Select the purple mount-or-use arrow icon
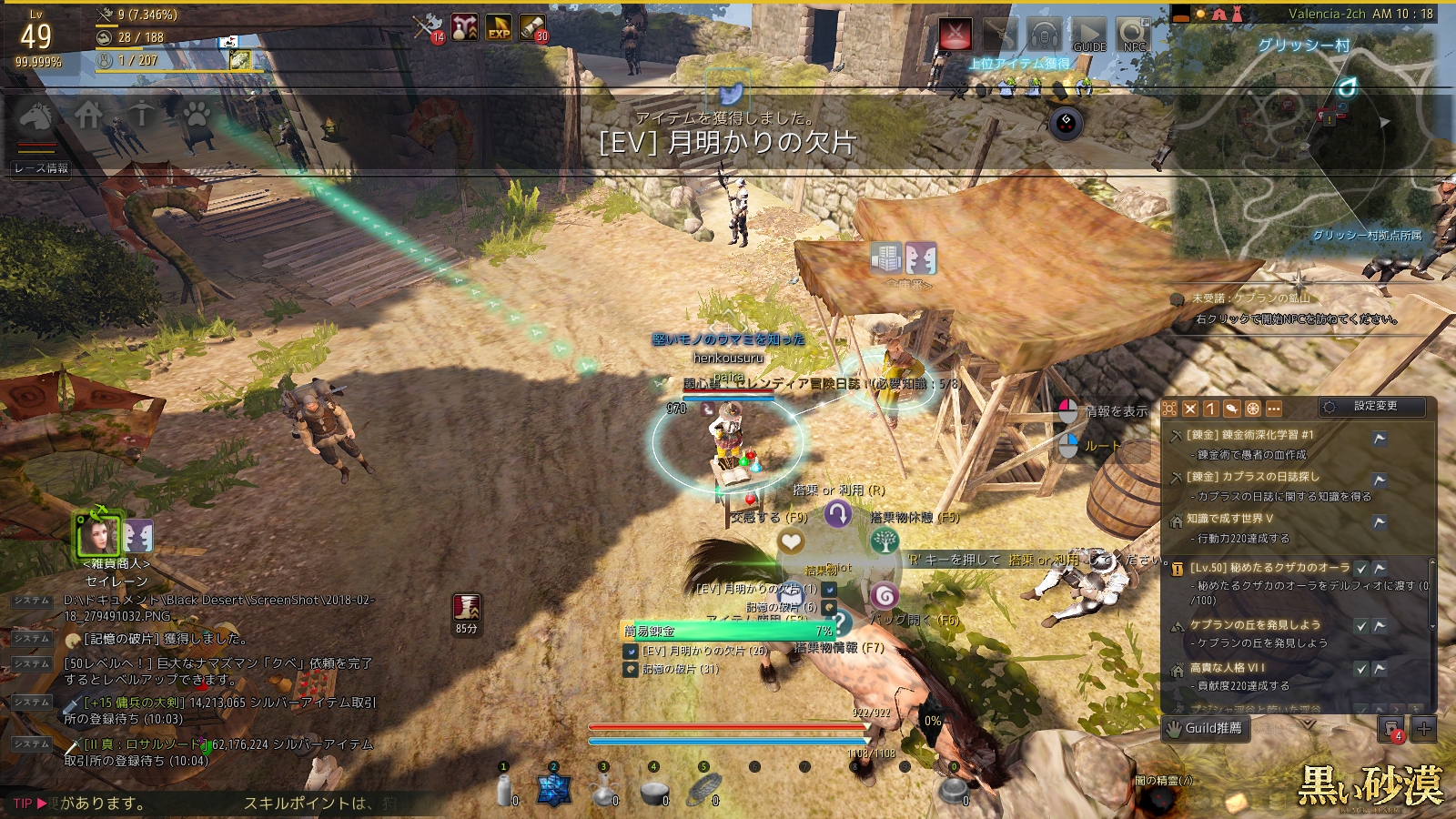Image resolution: width=1456 pixels, height=819 pixels. click(x=838, y=514)
